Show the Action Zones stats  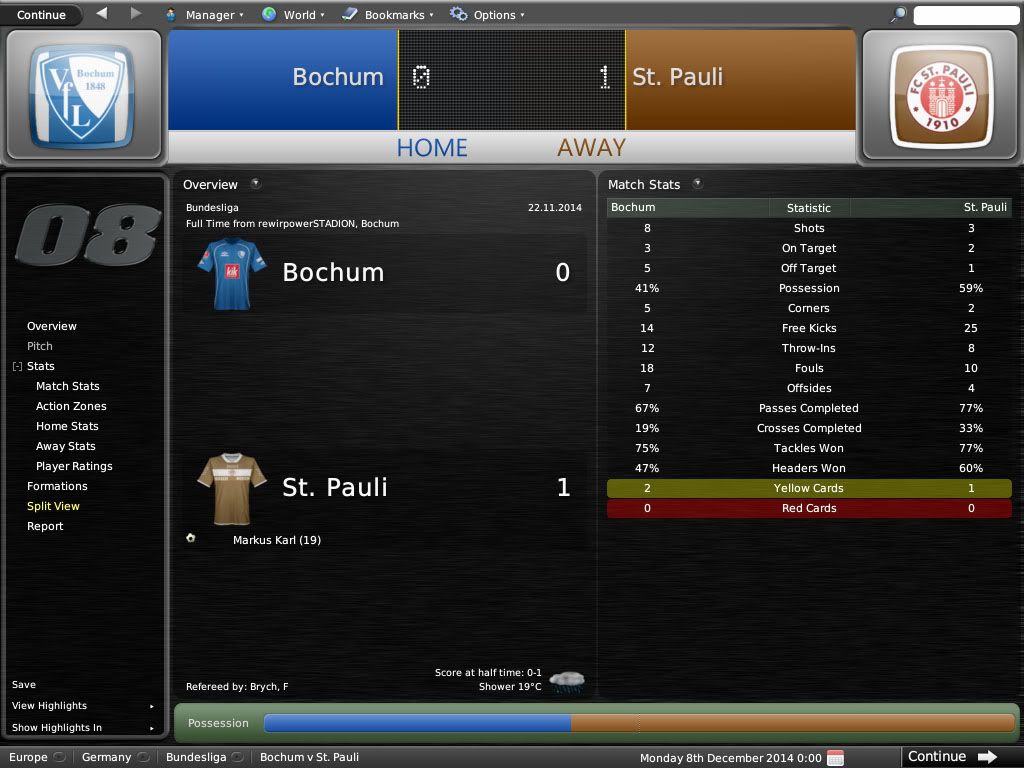[71, 406]
